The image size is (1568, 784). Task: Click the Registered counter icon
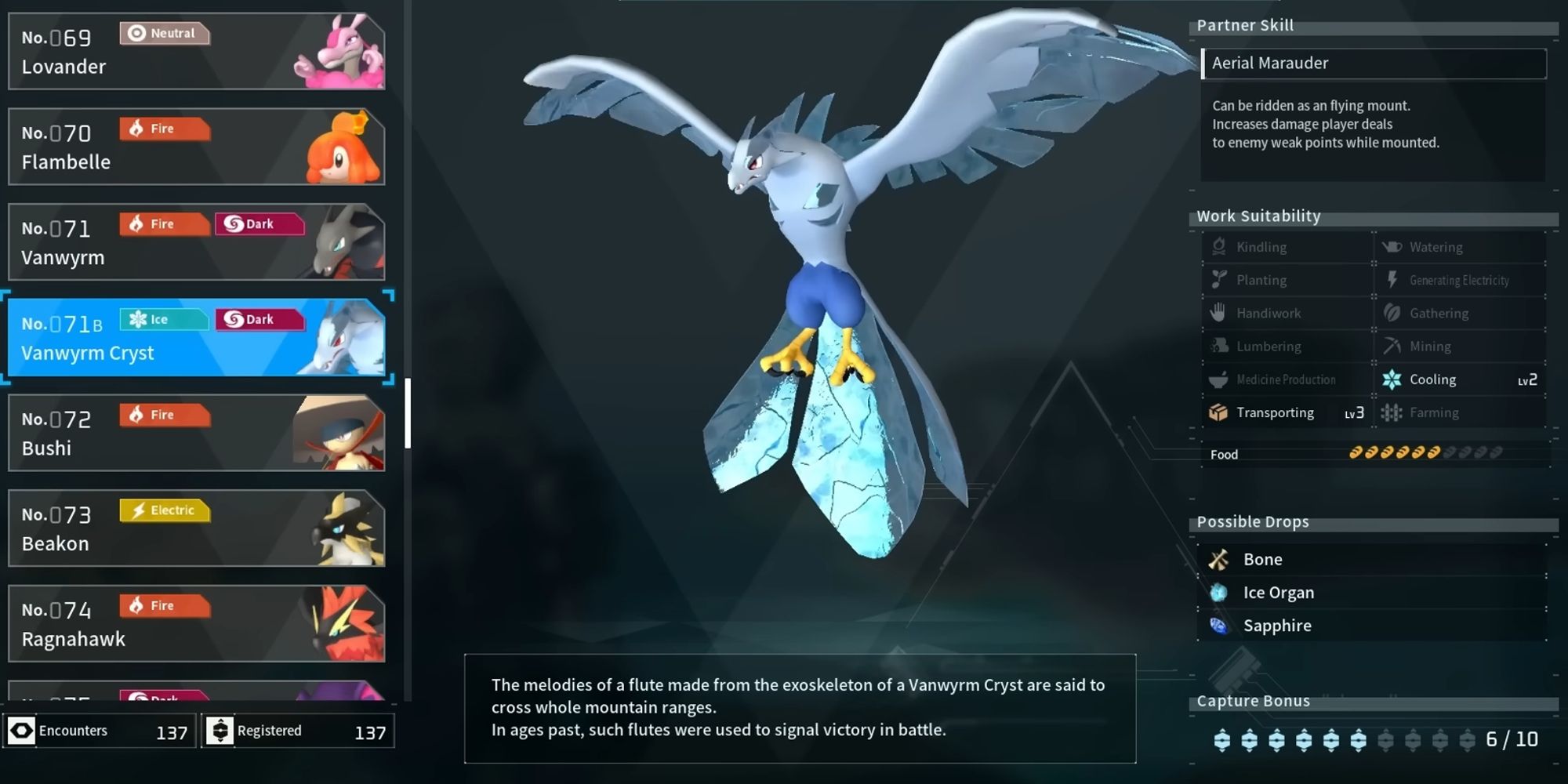tap(222, 730)
